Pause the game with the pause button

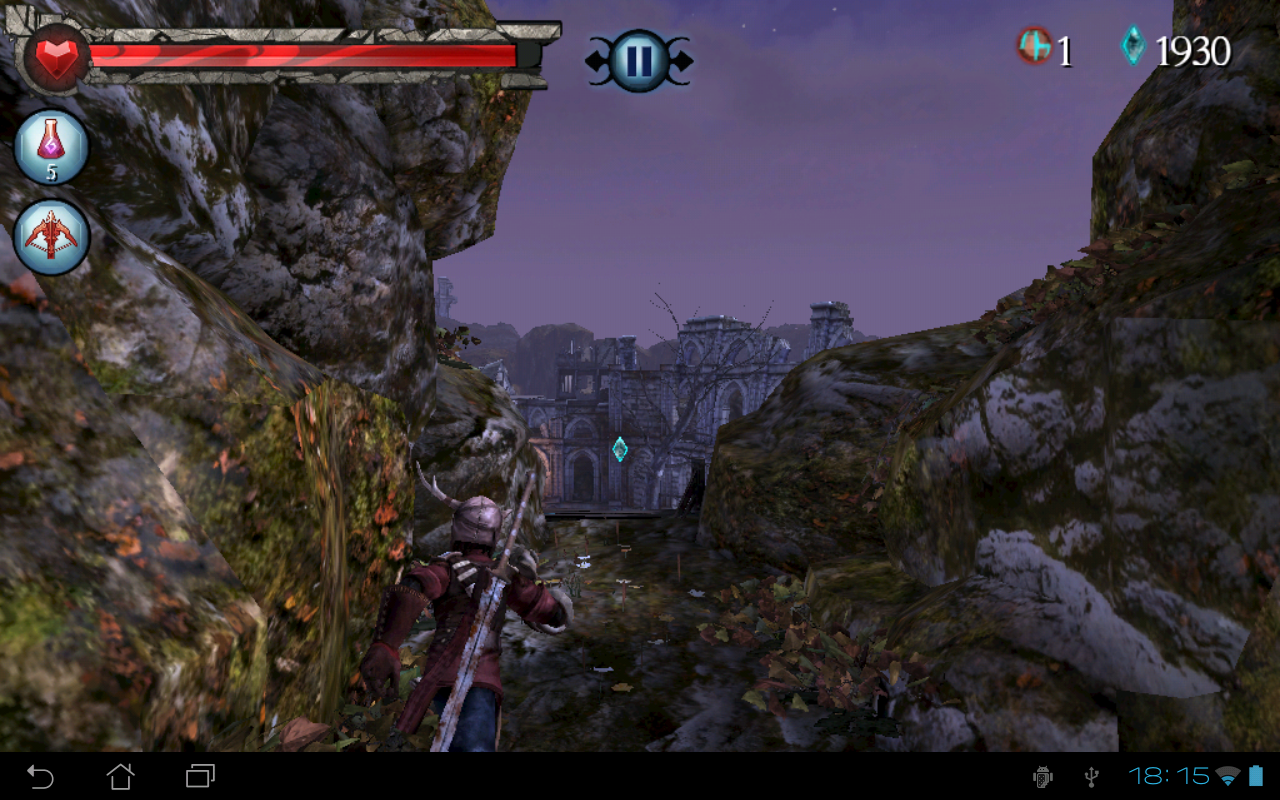[638, 60]
